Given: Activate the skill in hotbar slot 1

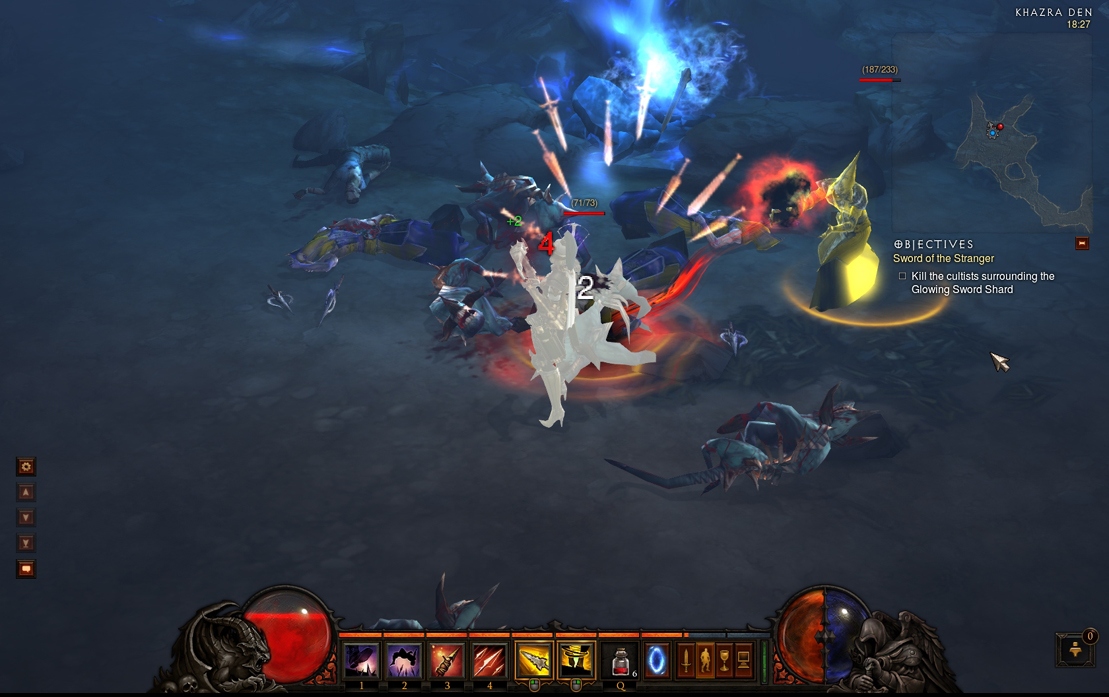Looking at the screenshot, I should pos(361,661).
